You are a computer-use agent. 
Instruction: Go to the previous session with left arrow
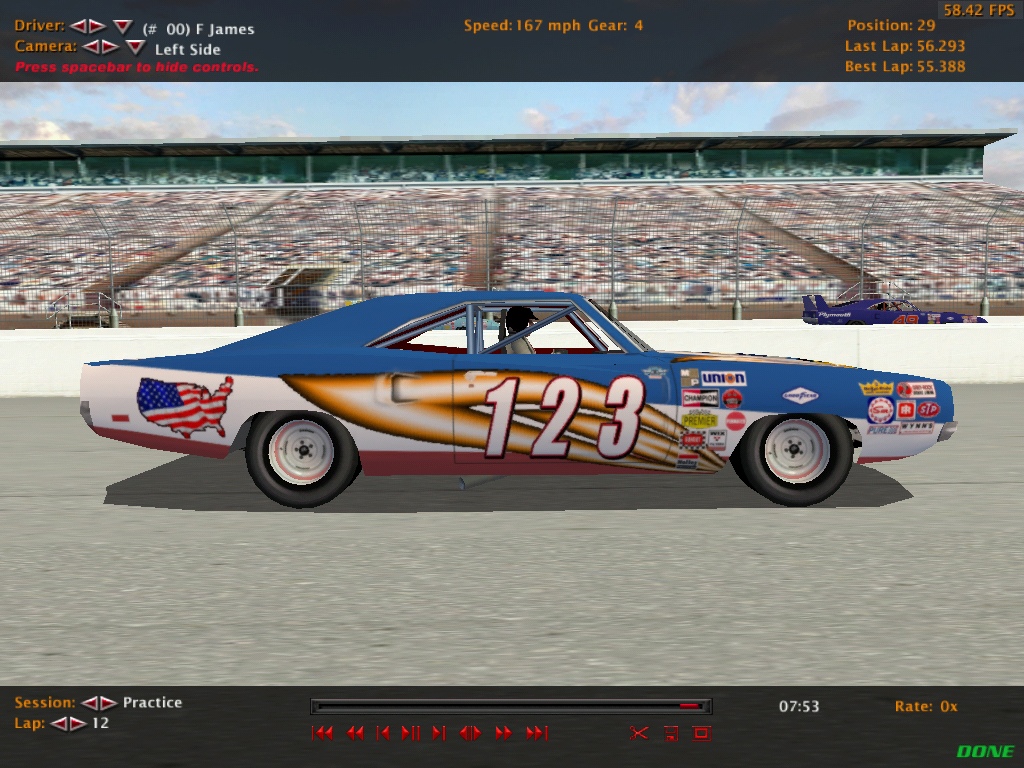pyautogui.click(x=89, y=703)
